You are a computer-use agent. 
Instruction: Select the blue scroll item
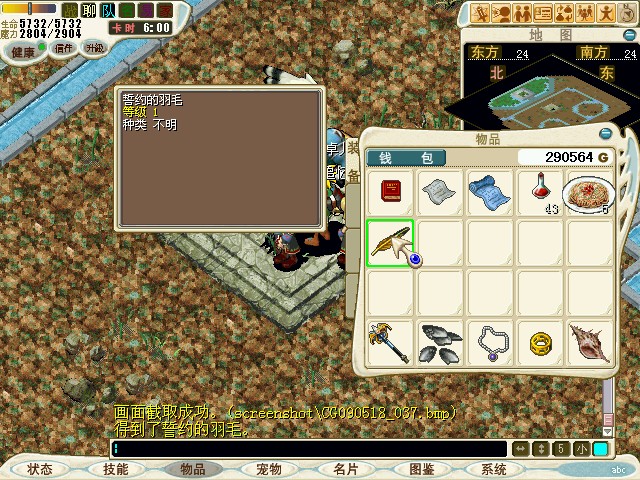490,193
